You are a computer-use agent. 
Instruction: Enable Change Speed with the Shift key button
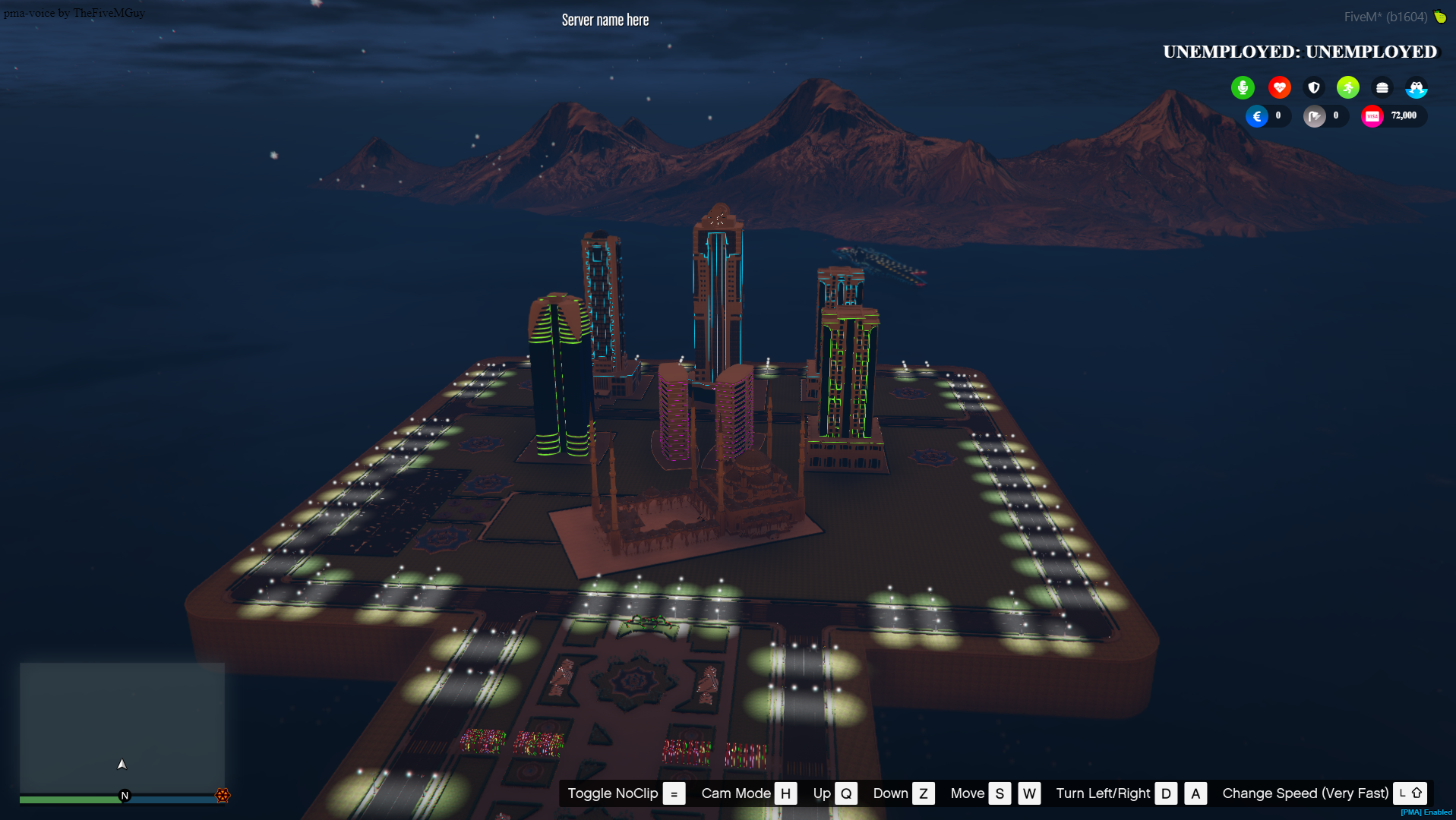(1410, 793)
